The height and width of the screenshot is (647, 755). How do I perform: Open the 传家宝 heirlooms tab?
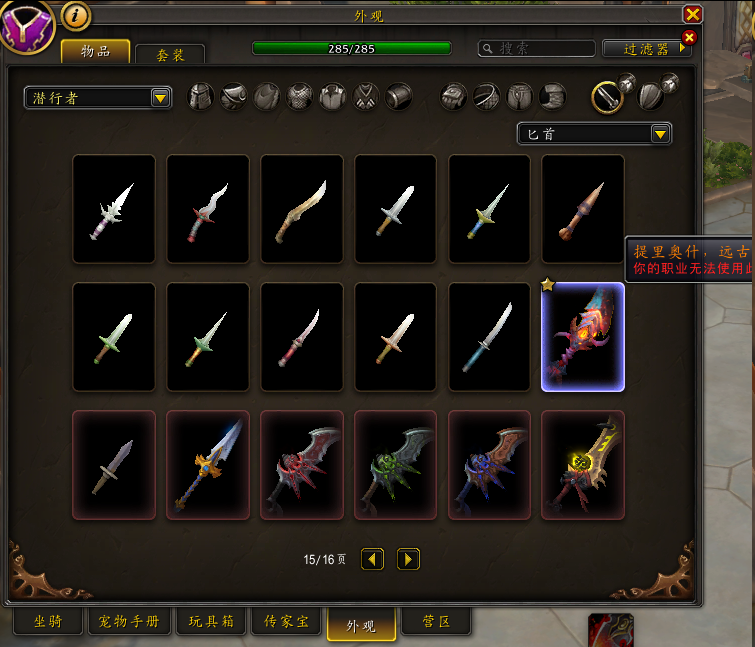(x=287, y=622)
